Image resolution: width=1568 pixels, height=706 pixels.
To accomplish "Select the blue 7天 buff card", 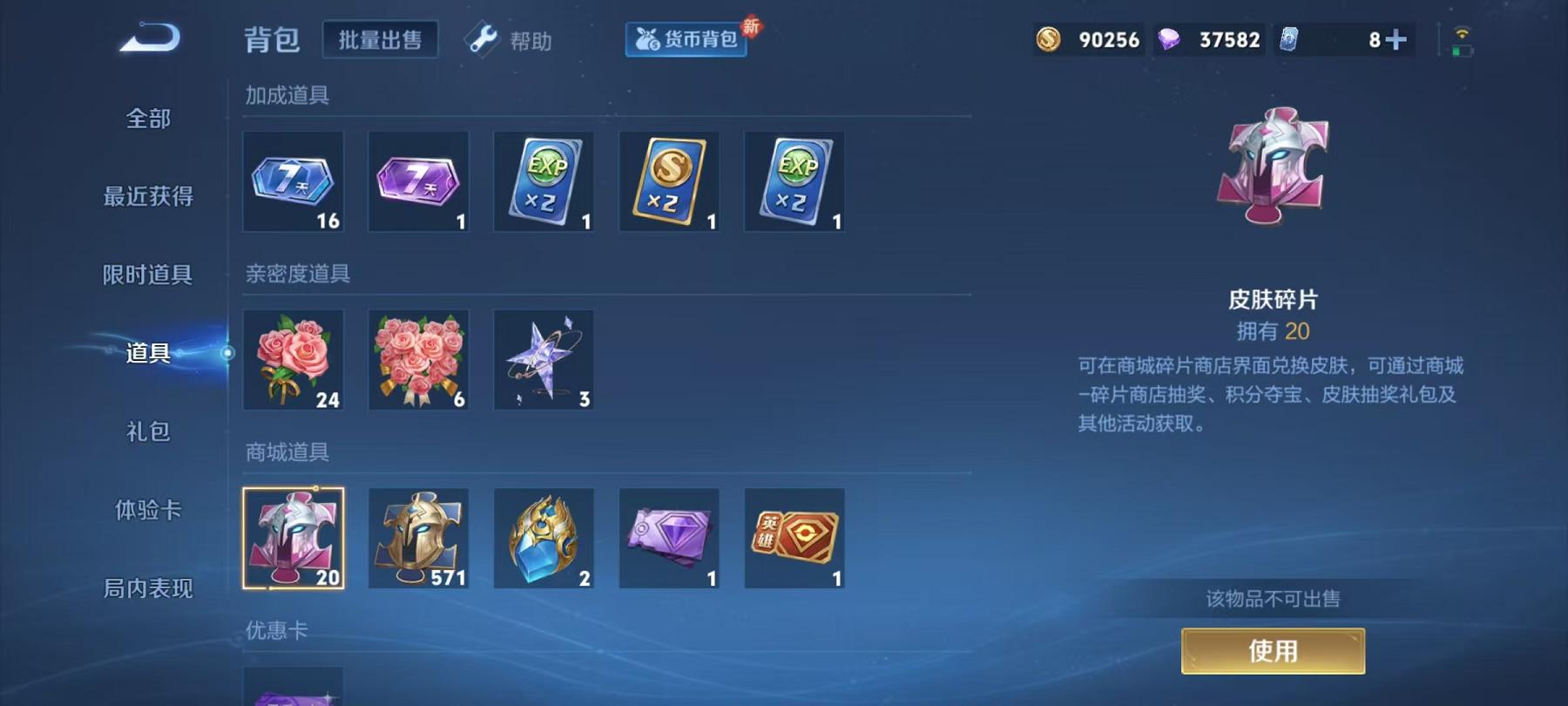I will point(293,182).
